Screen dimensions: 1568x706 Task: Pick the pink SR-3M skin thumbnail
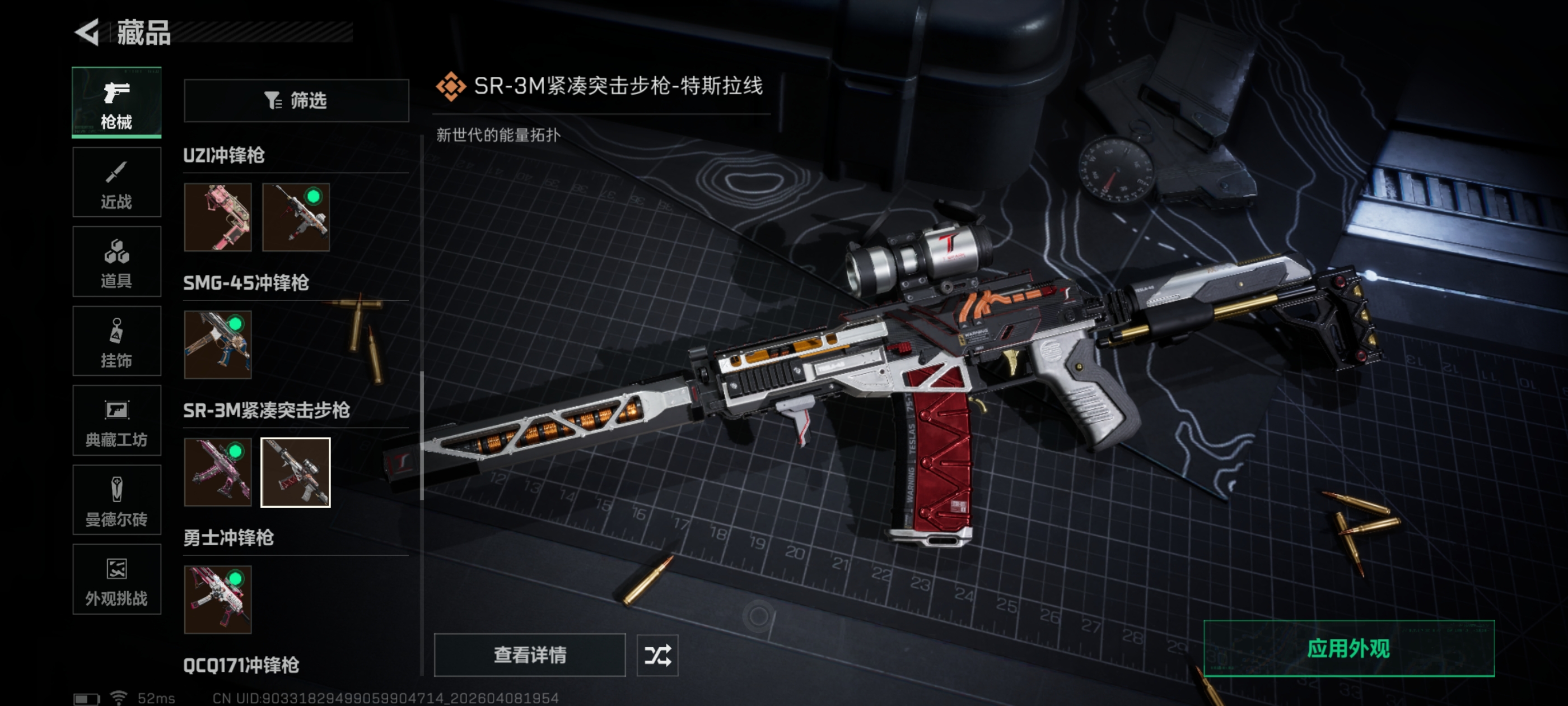[217, 472]
